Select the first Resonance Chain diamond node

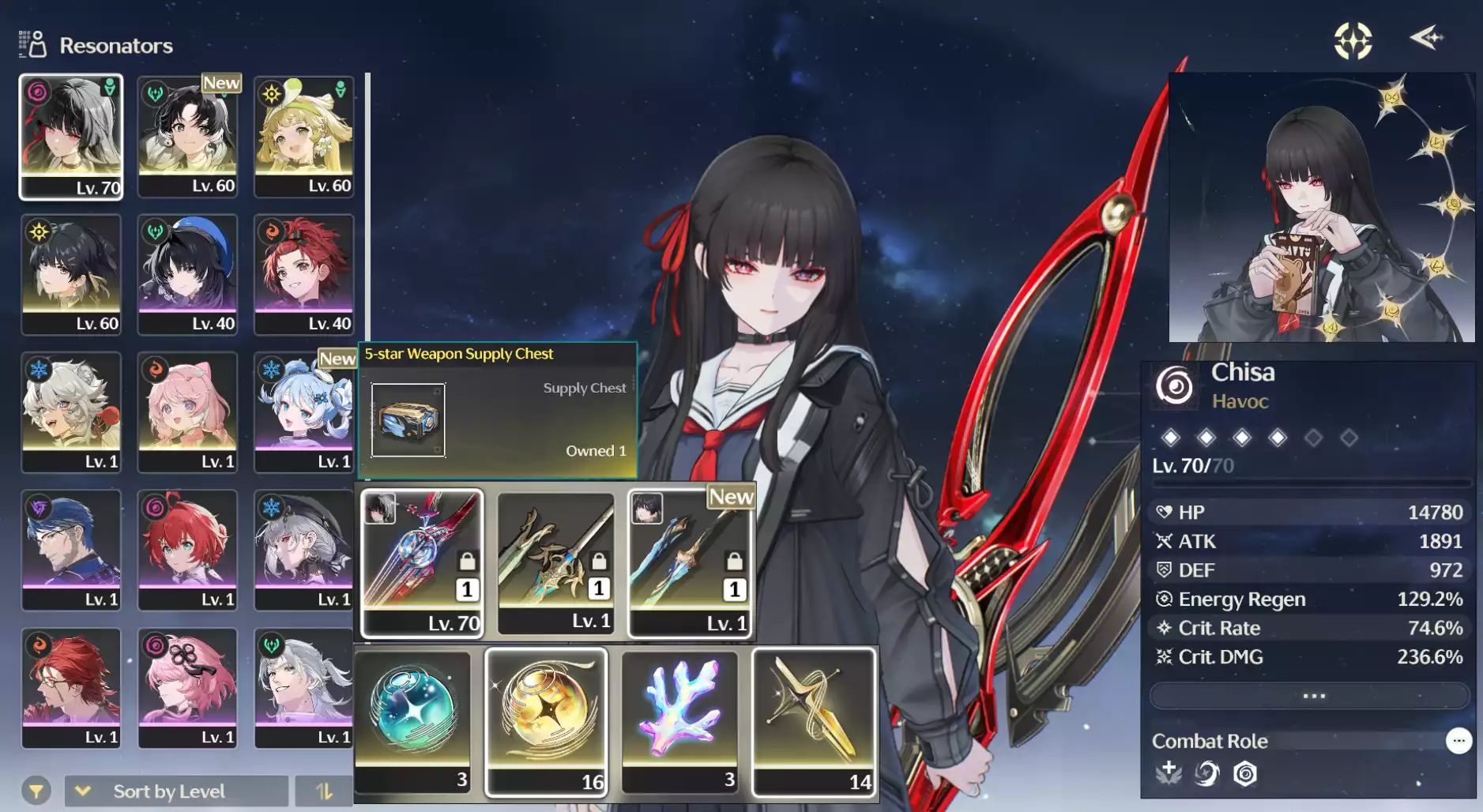click(x=1171, y=437)
